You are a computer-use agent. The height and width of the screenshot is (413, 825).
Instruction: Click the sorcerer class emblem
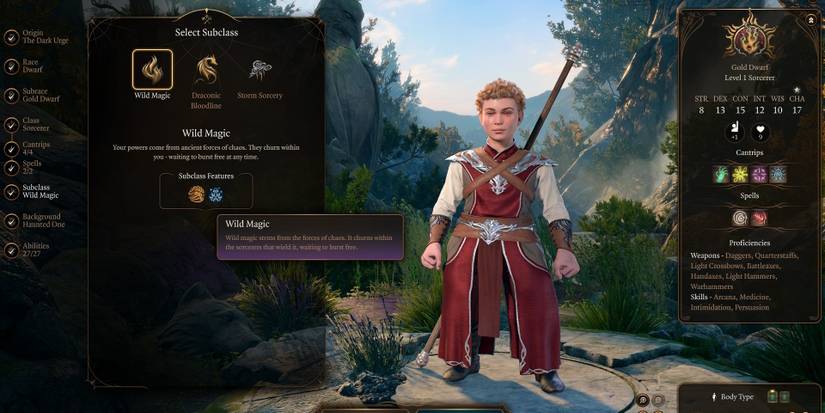coord(749,40)
